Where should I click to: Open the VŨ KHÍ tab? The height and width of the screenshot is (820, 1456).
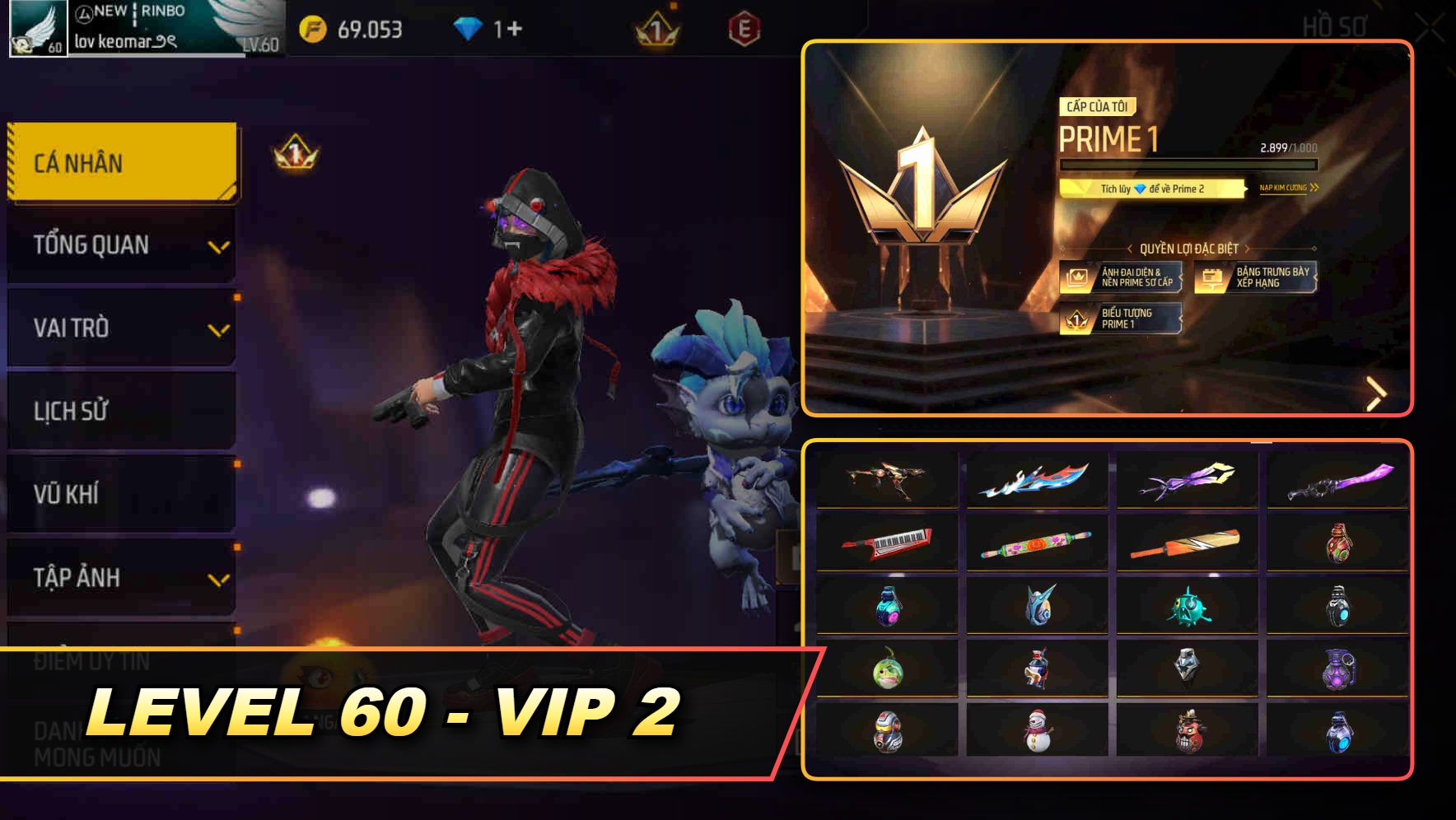120,494
